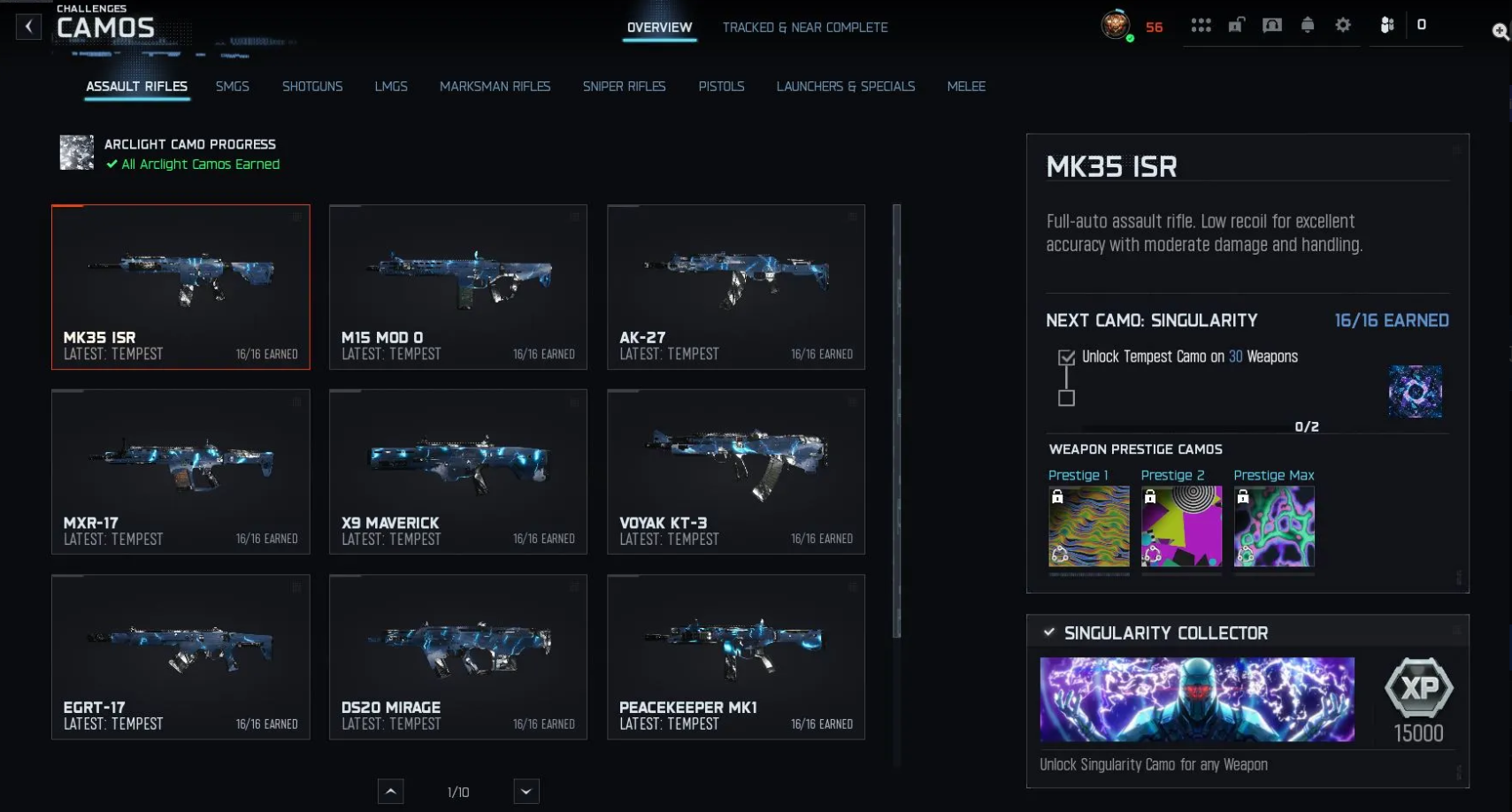Click the player rank emblem showing 56

pyautogui.click(x=1116, y=26)
